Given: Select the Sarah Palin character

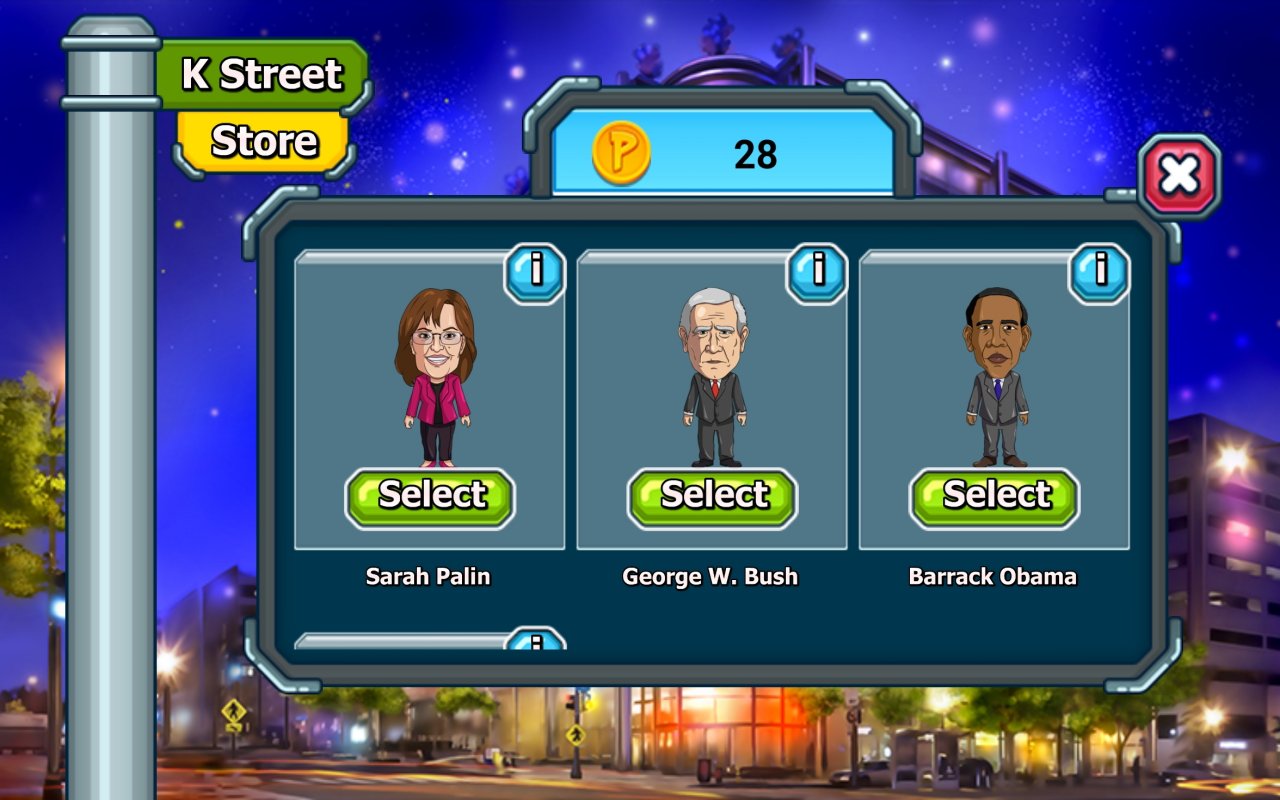Looking at the screenshot, I should click(430, 497).
